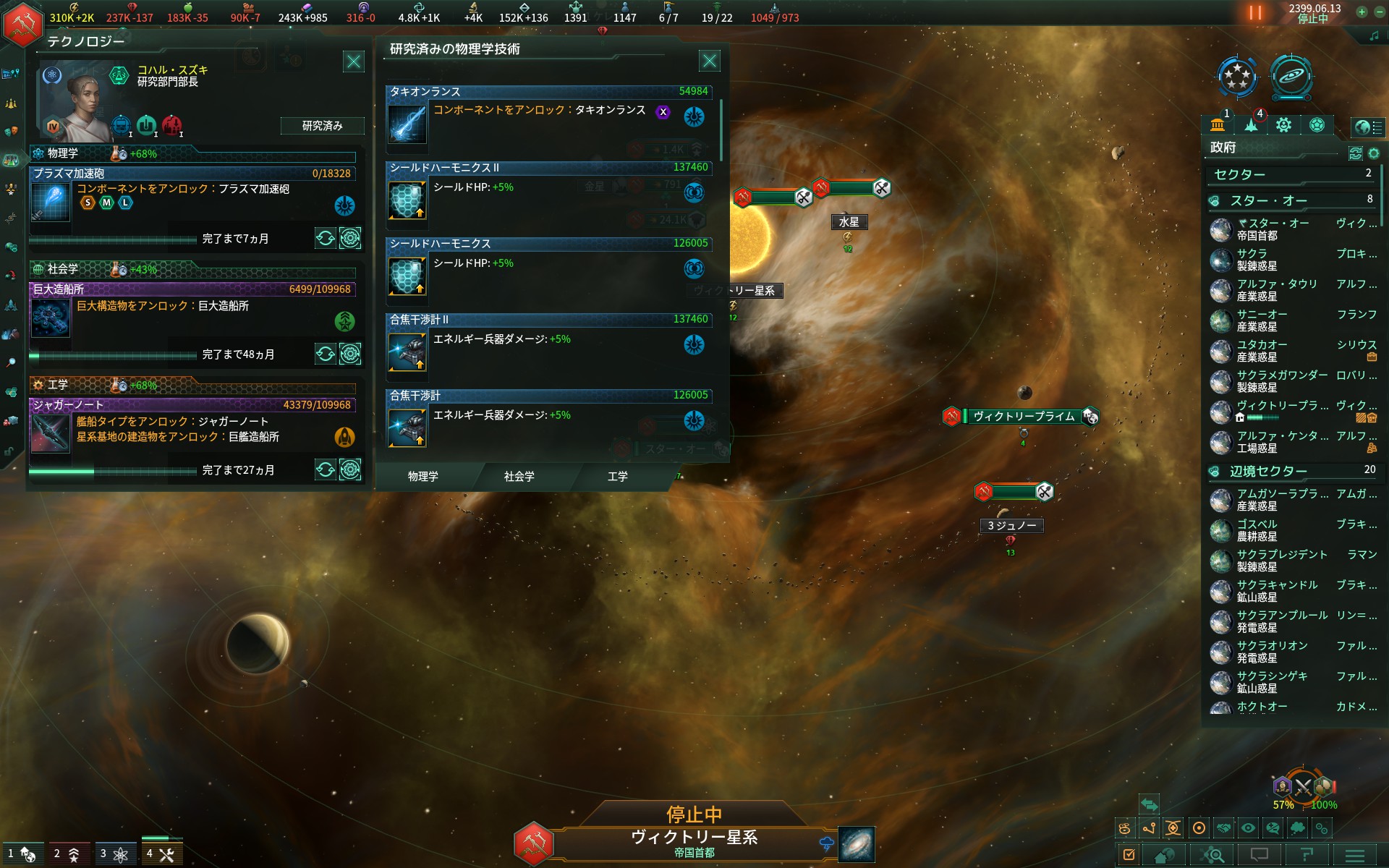Close the Technology panel
Image resolution: width=1389 pixels, height=868 pixels.
click(354, 61)
